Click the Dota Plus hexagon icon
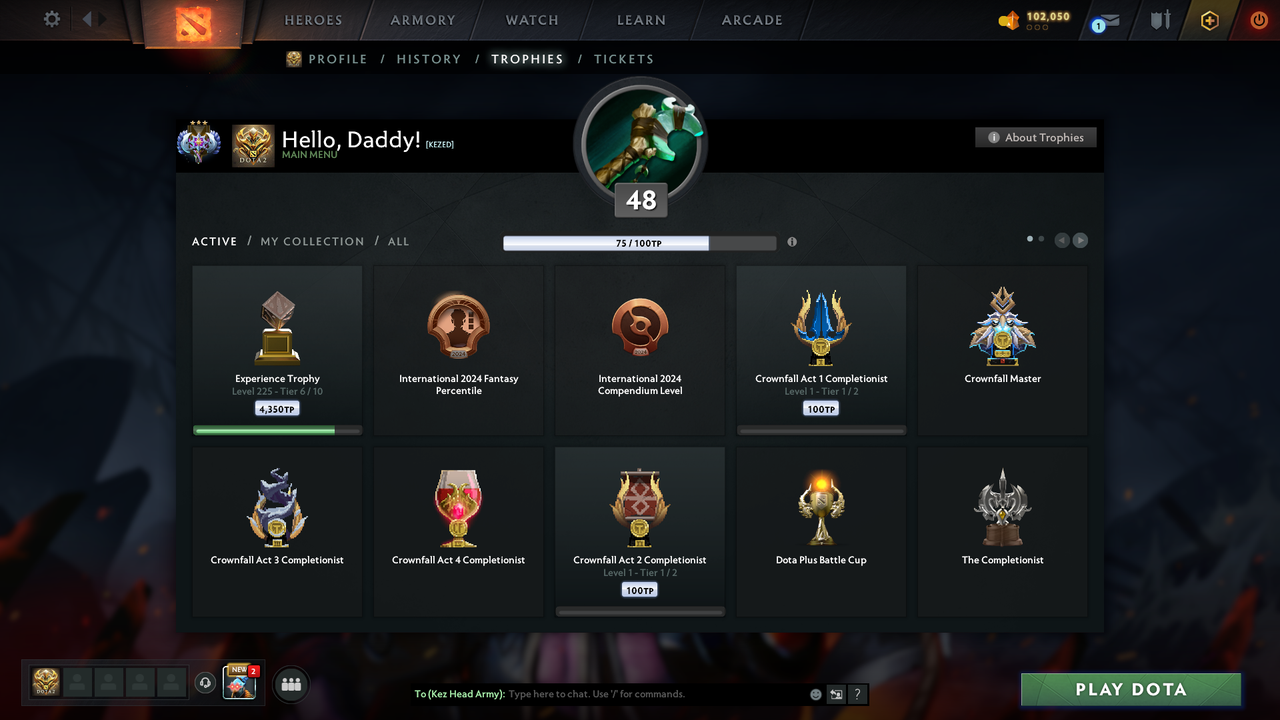1280x720 pixels. point(1209,20)
